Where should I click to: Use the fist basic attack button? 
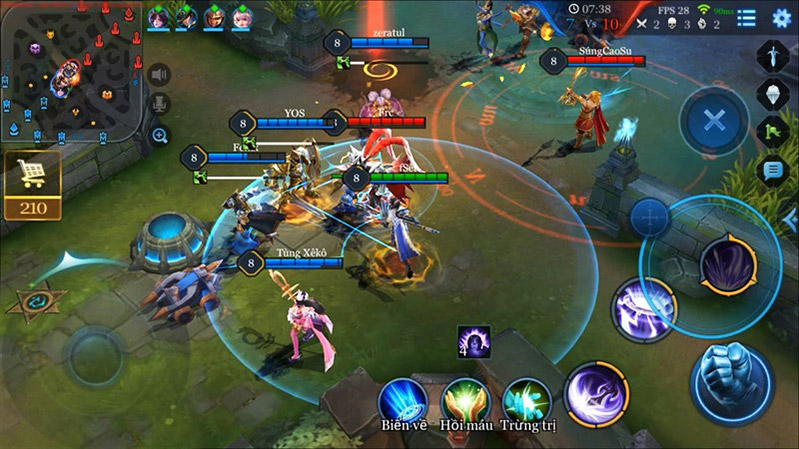[731, 383]
